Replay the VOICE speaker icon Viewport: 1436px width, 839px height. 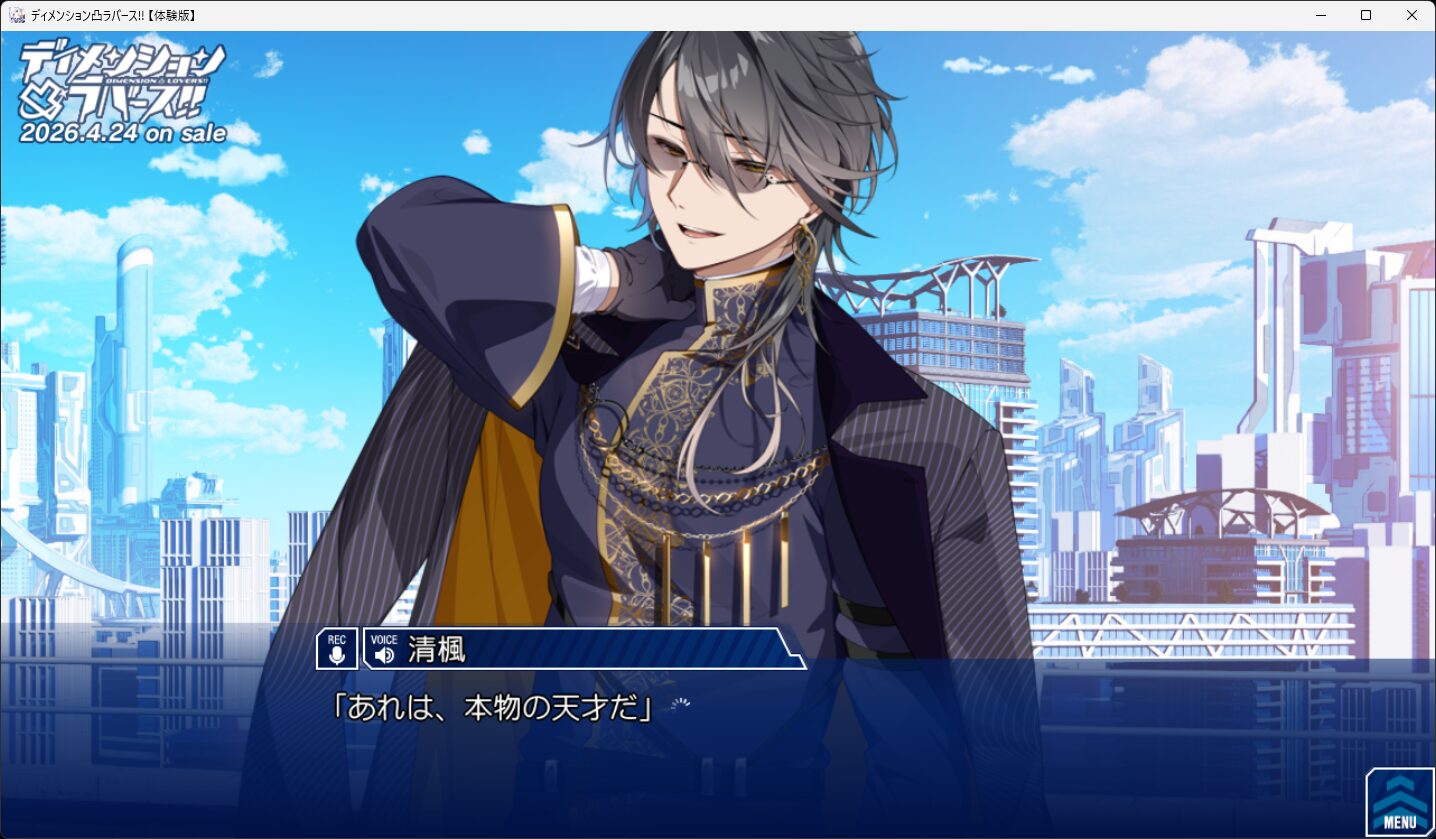384,654
